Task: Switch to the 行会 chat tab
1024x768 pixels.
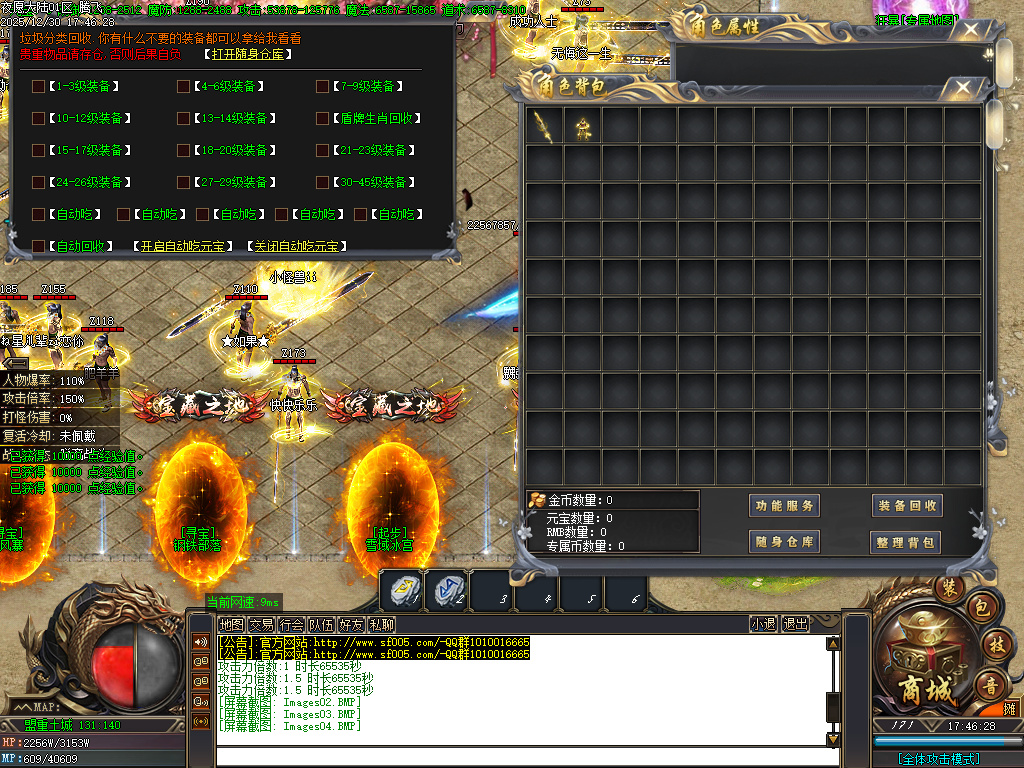Action: [291, 624]
